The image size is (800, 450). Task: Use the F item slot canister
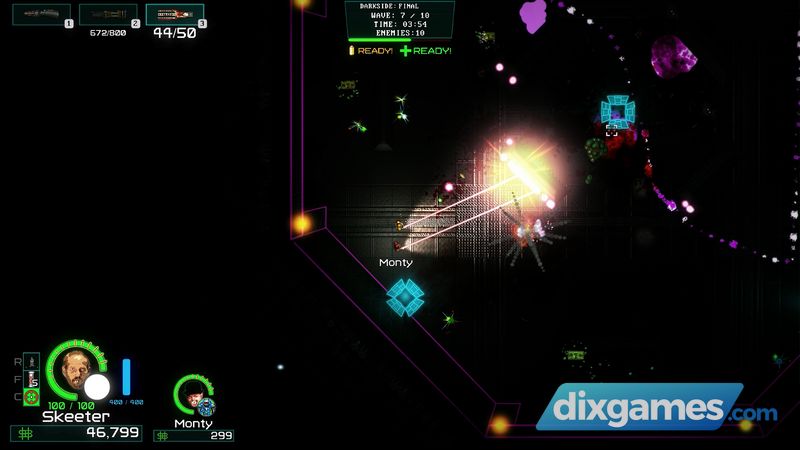click(32, 378)
